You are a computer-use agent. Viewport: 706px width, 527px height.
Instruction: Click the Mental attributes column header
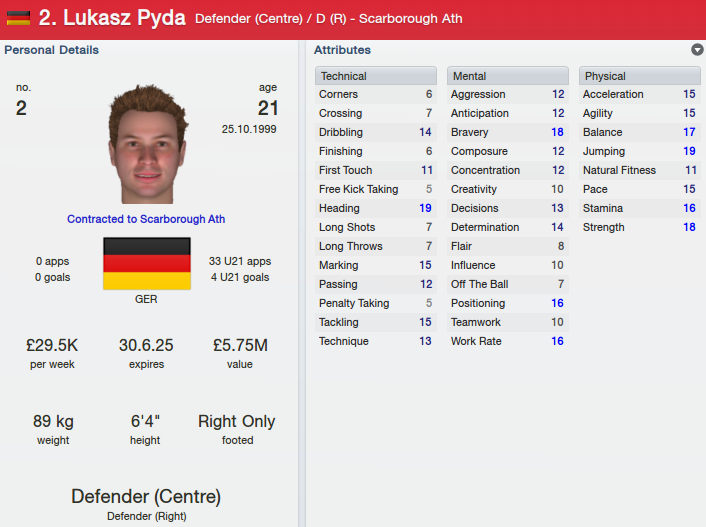point(508,76)
